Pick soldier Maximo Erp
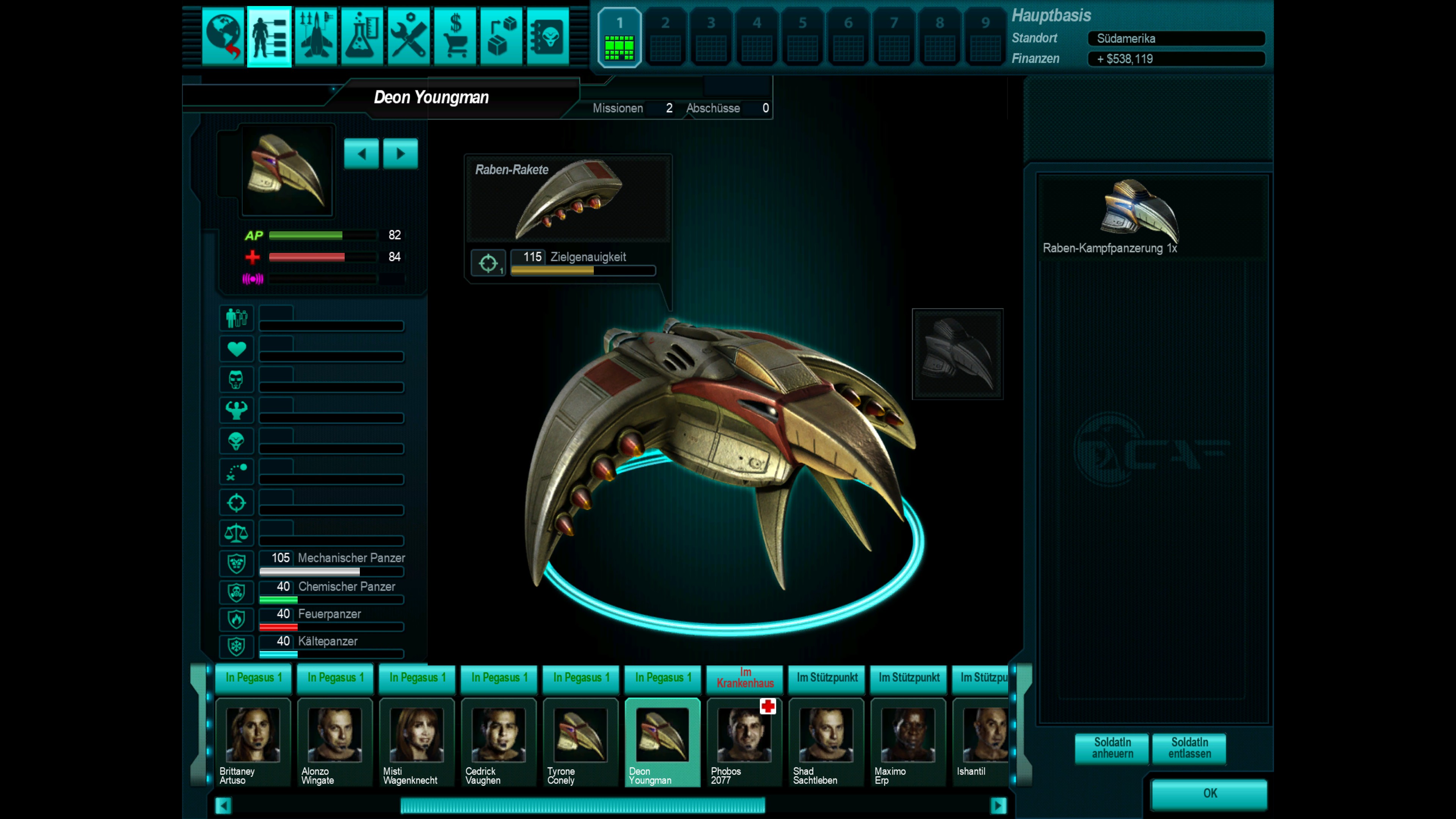The image size is (1456, 819). (x=908, y=741)
